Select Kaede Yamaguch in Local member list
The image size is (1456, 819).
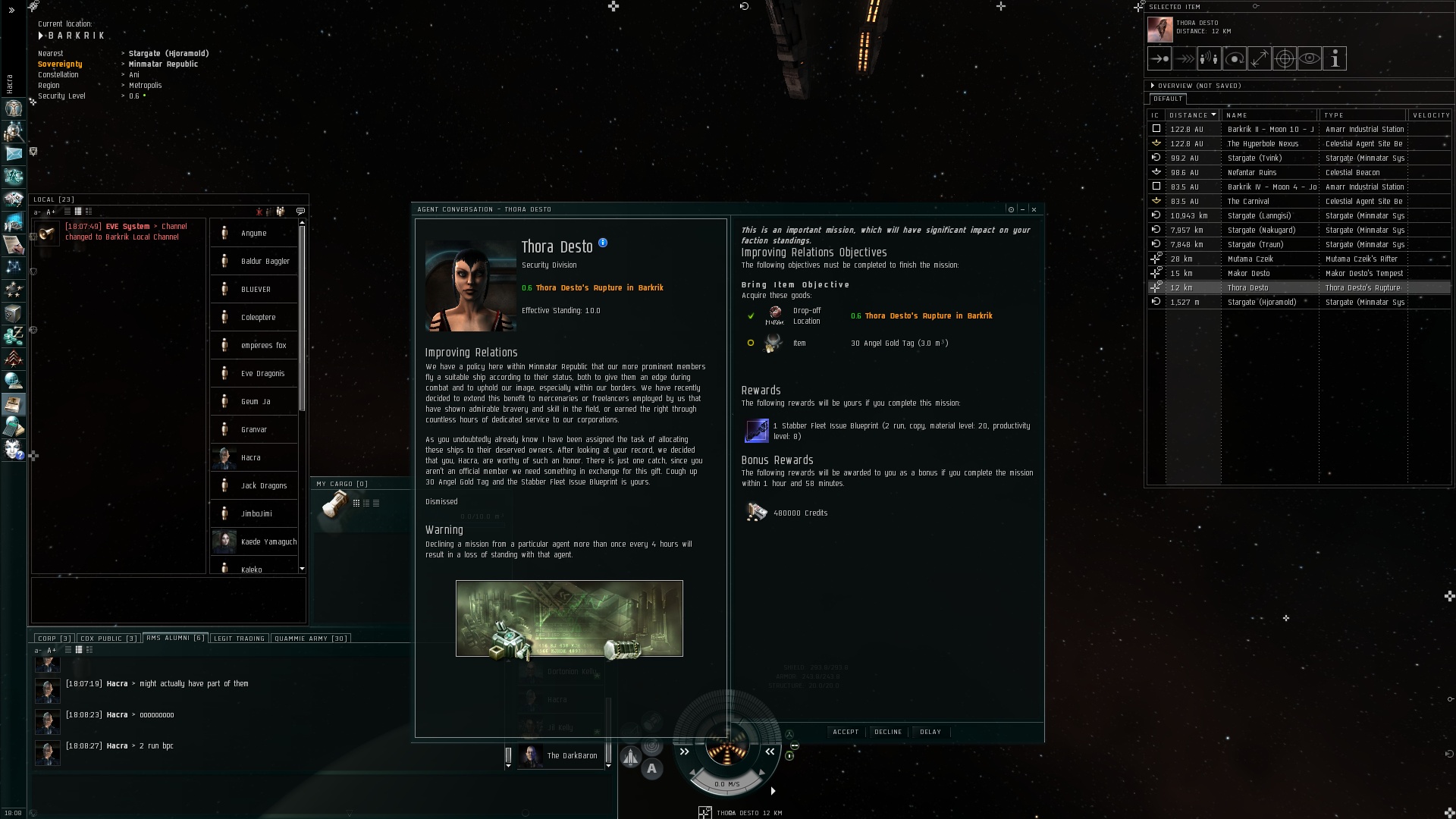(268, 541)
